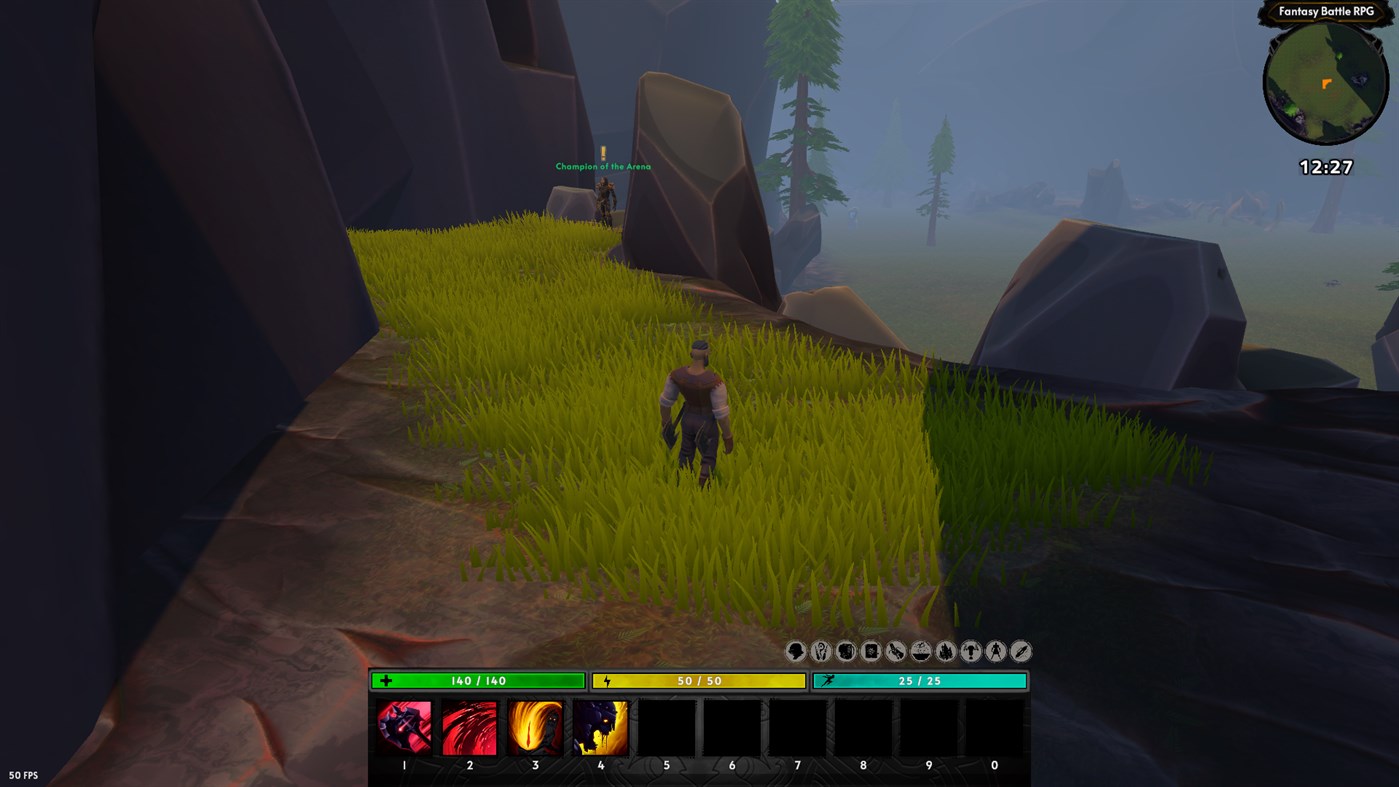Viewport: 1399px width, 787px height.
Task: Open the character profile icon above the hotbar
Action: pos(795,651)
